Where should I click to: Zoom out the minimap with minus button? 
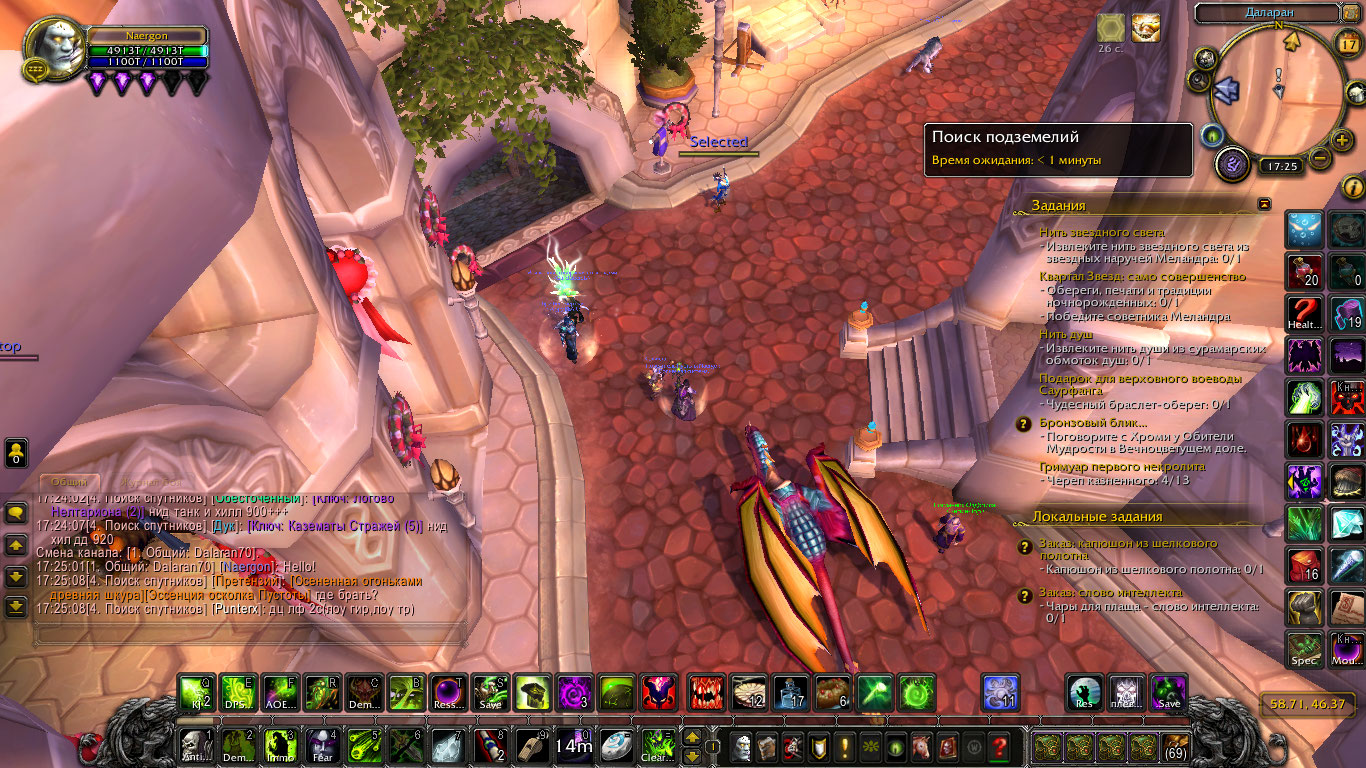pyautogui.click(x=1319, y=158)
